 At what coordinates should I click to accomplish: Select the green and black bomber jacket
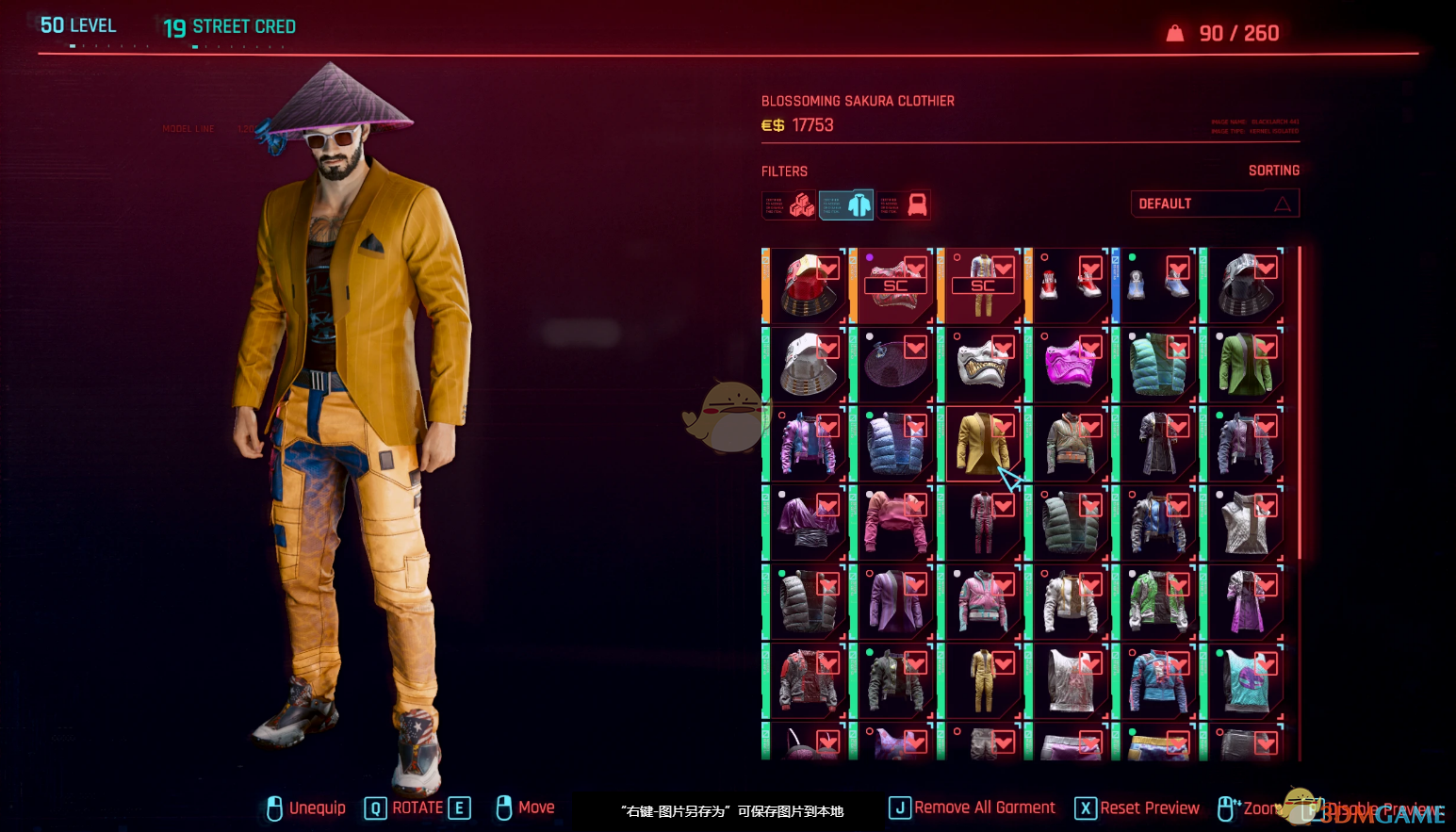click(x=895, y=680)
